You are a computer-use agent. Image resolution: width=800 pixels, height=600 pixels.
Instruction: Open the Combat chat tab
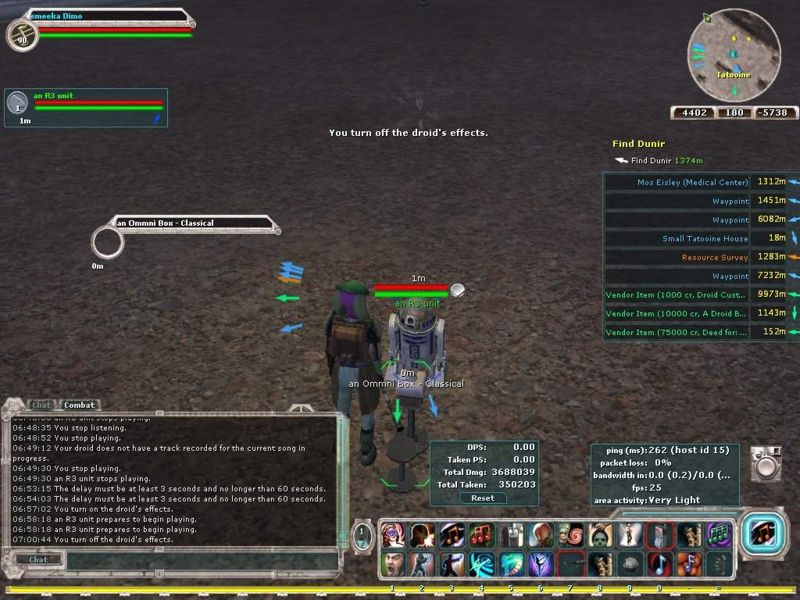tap(78, 405)
